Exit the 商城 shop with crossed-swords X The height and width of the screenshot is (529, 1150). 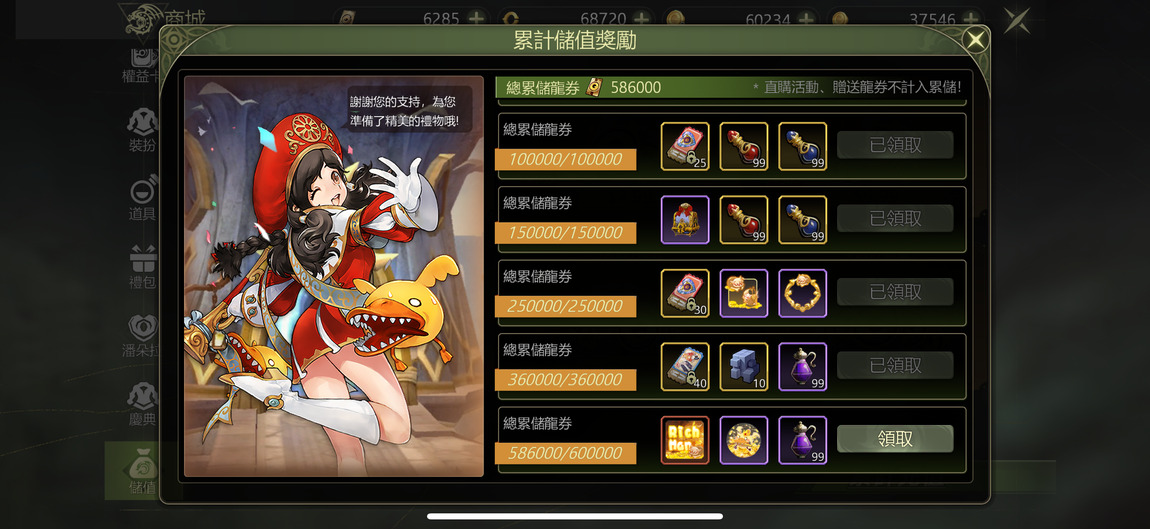[x=1017, y=20]
